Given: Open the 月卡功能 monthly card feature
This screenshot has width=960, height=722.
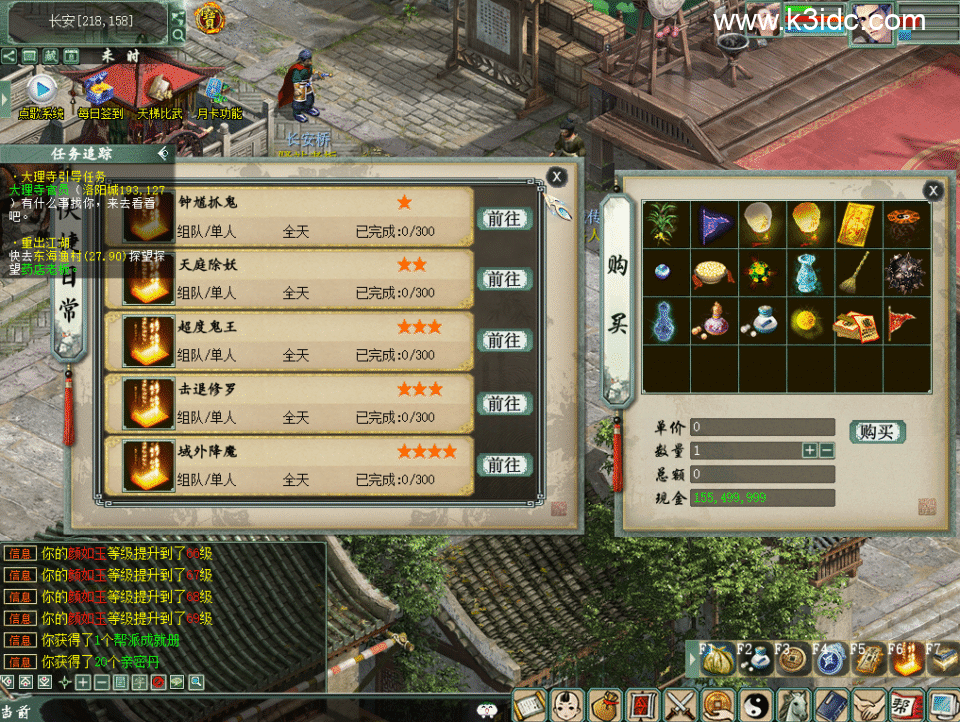Looking at the screenshot, I should pyautogui.click(x=218, y=95).
